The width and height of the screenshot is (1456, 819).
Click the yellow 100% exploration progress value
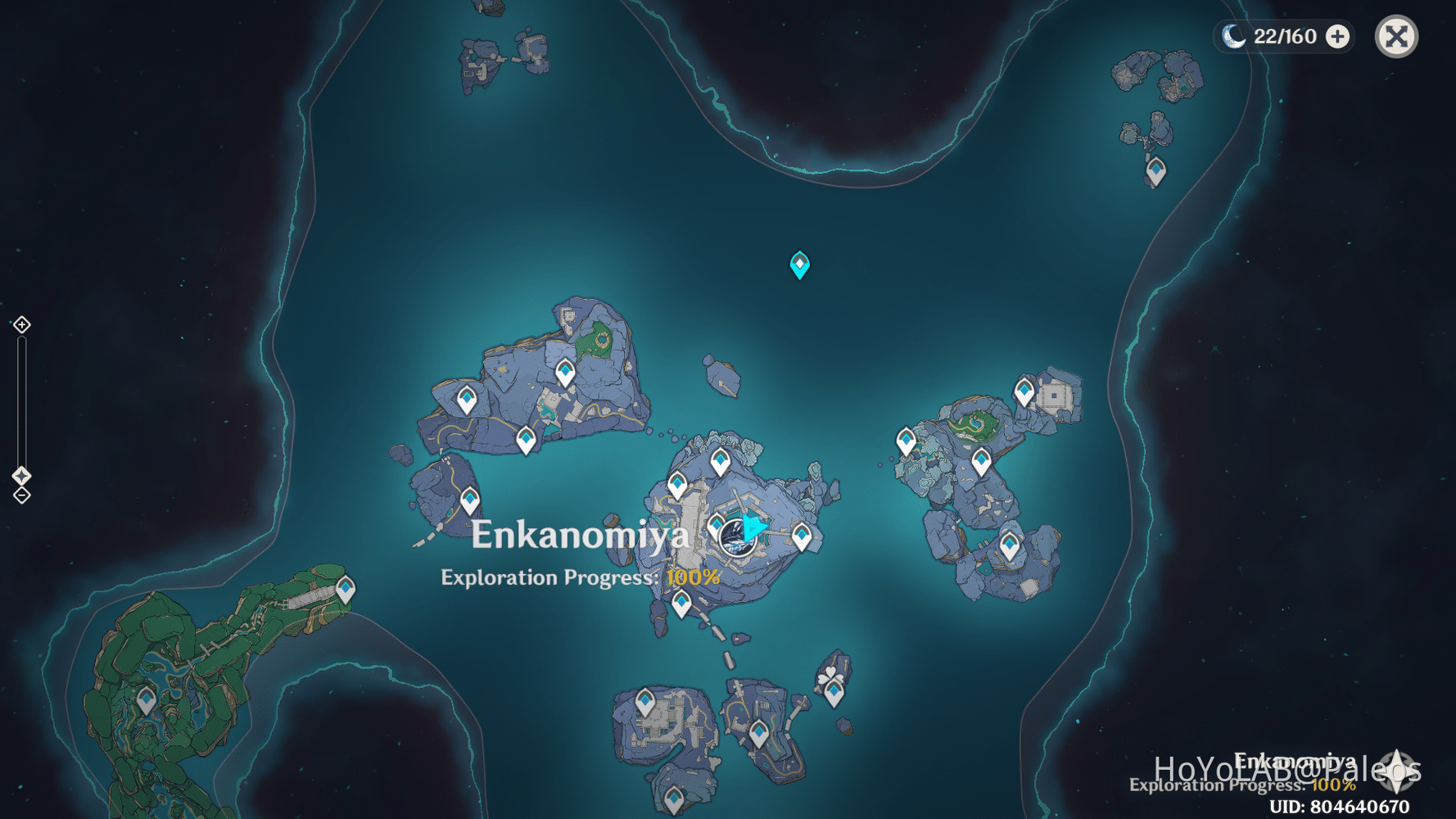(692, 577)
